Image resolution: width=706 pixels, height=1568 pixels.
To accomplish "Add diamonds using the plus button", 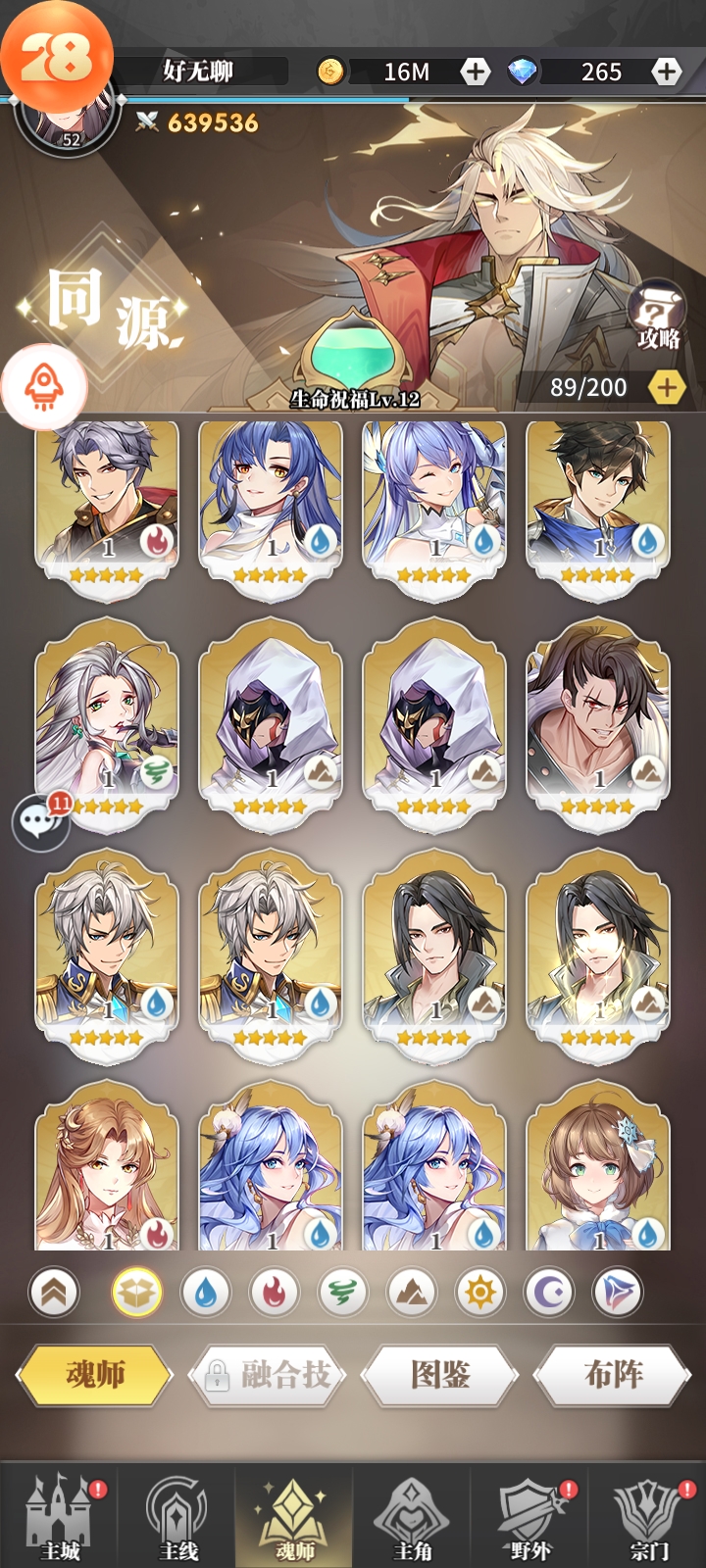I will pos(667,72).
